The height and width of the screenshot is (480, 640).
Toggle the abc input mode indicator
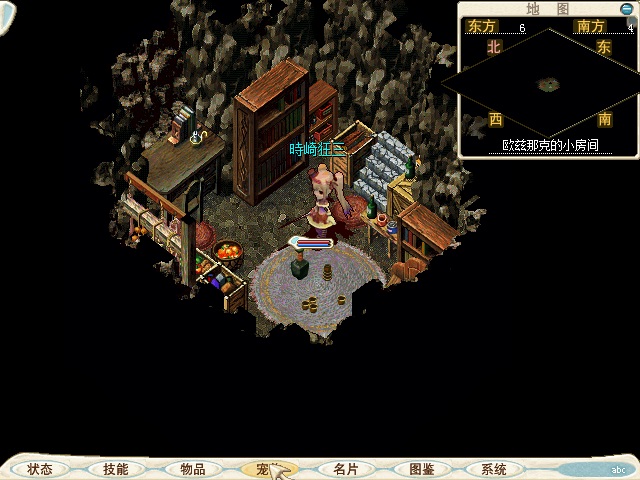pyautogui.click(x=619, y=470)
